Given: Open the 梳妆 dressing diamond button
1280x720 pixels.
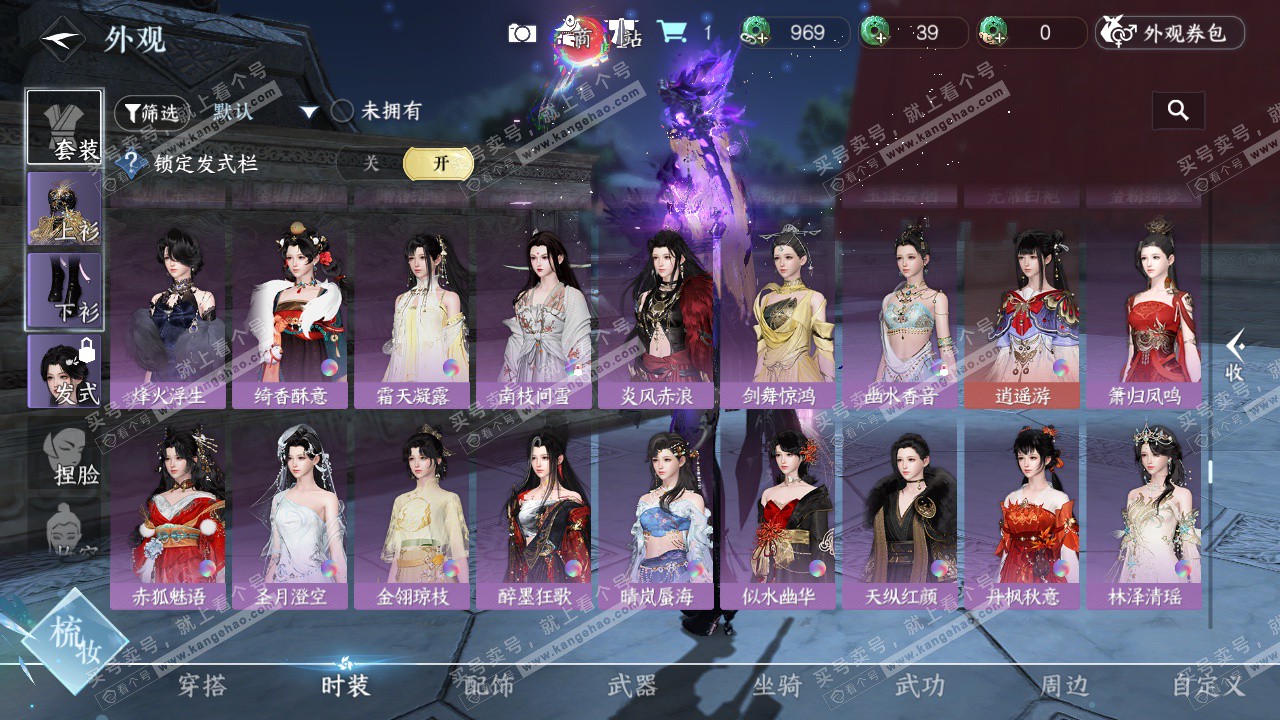Looking at the screenshot, I should pos(75,640).
